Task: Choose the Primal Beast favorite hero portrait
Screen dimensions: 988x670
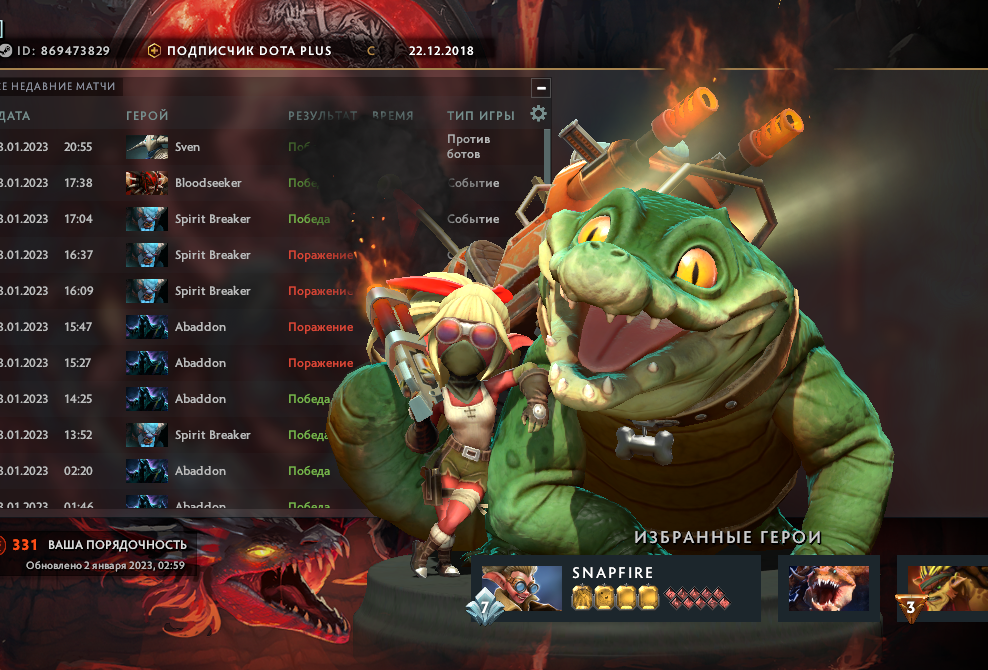Action: pyautogui.click(x=828, y=588)
